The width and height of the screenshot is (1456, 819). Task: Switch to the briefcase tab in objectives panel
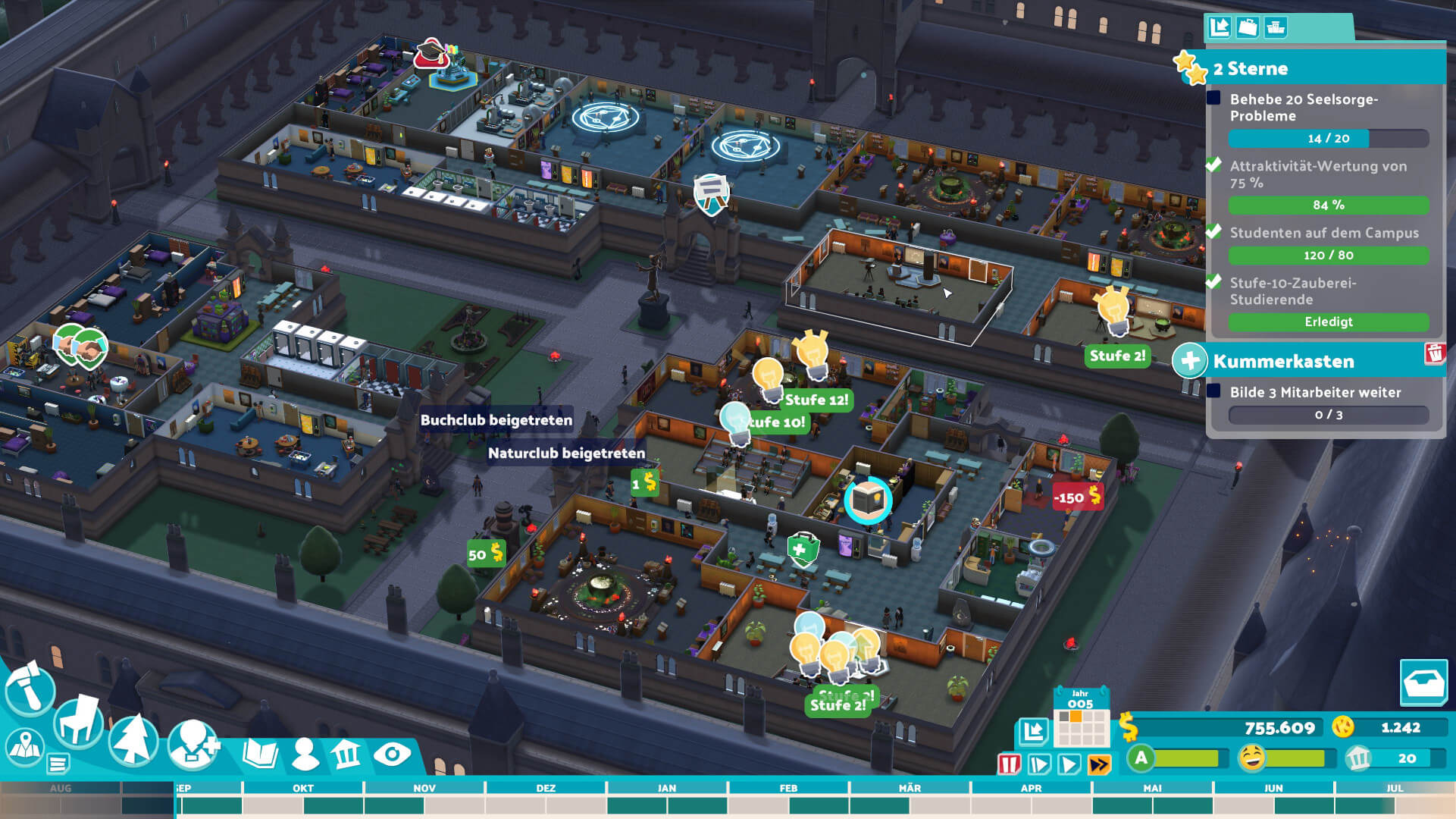click(x=1248, y=27)
